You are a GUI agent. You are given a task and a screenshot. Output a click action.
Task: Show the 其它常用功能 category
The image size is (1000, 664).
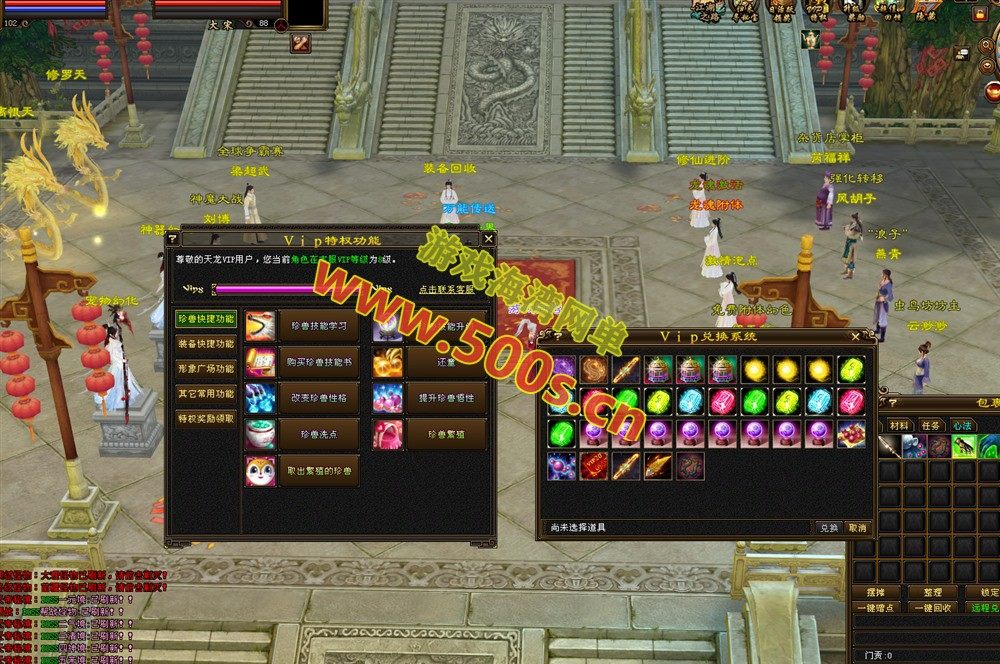pos(206,394)
